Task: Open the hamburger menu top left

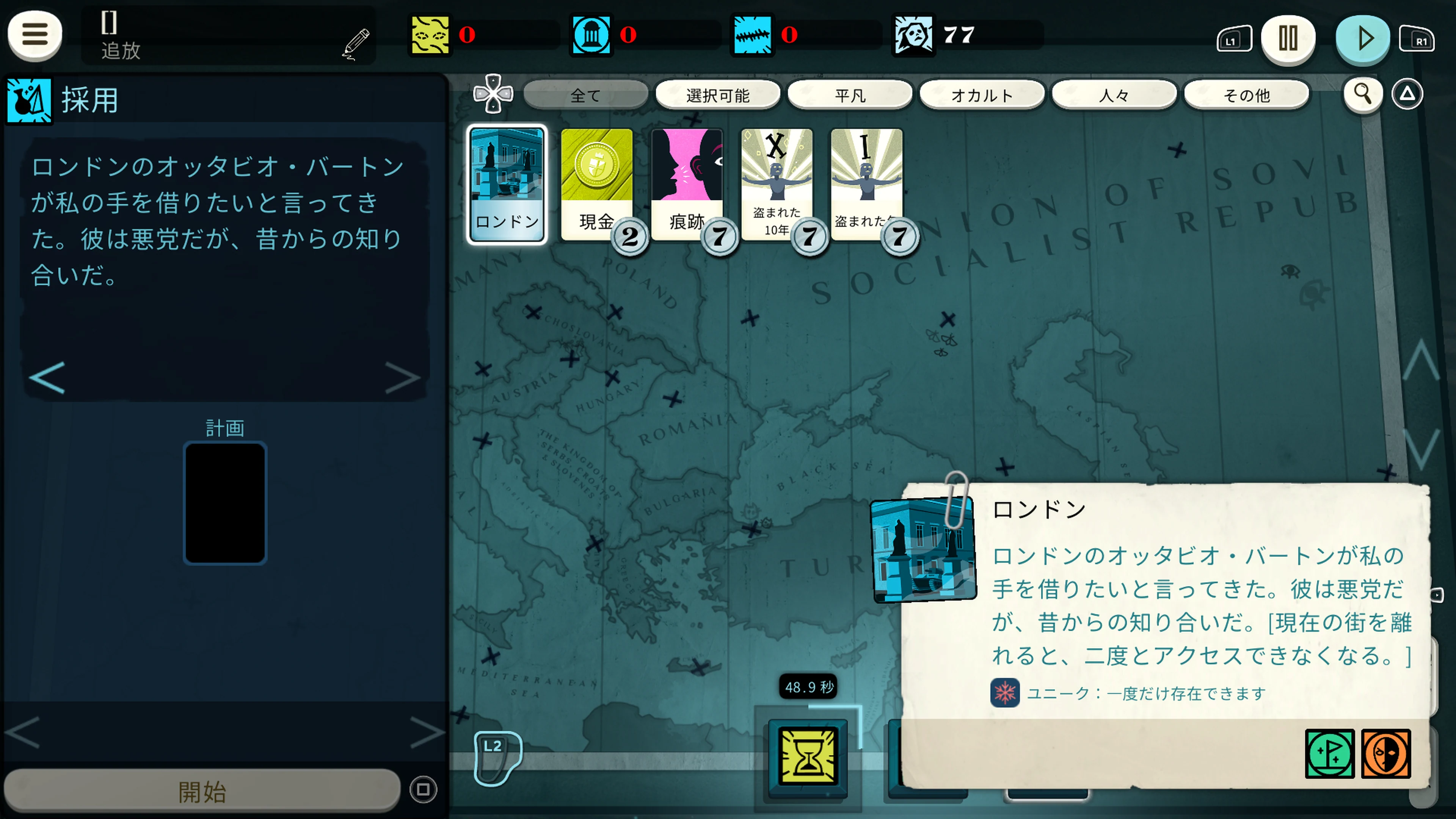Action: (35, 35)
